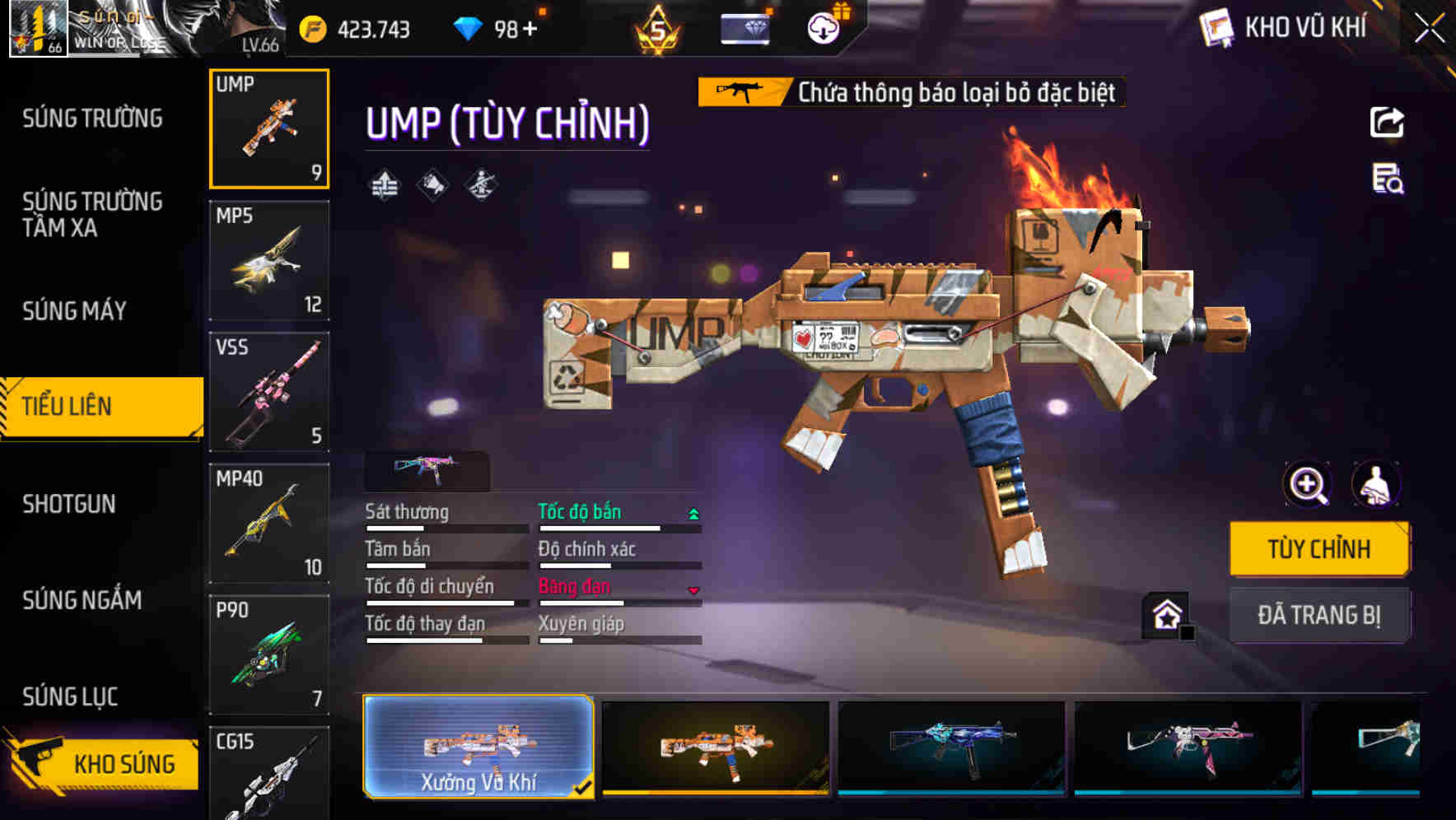
Task: Open the Súng Trường Tầm Xa category
Action: tap(92, 214)
